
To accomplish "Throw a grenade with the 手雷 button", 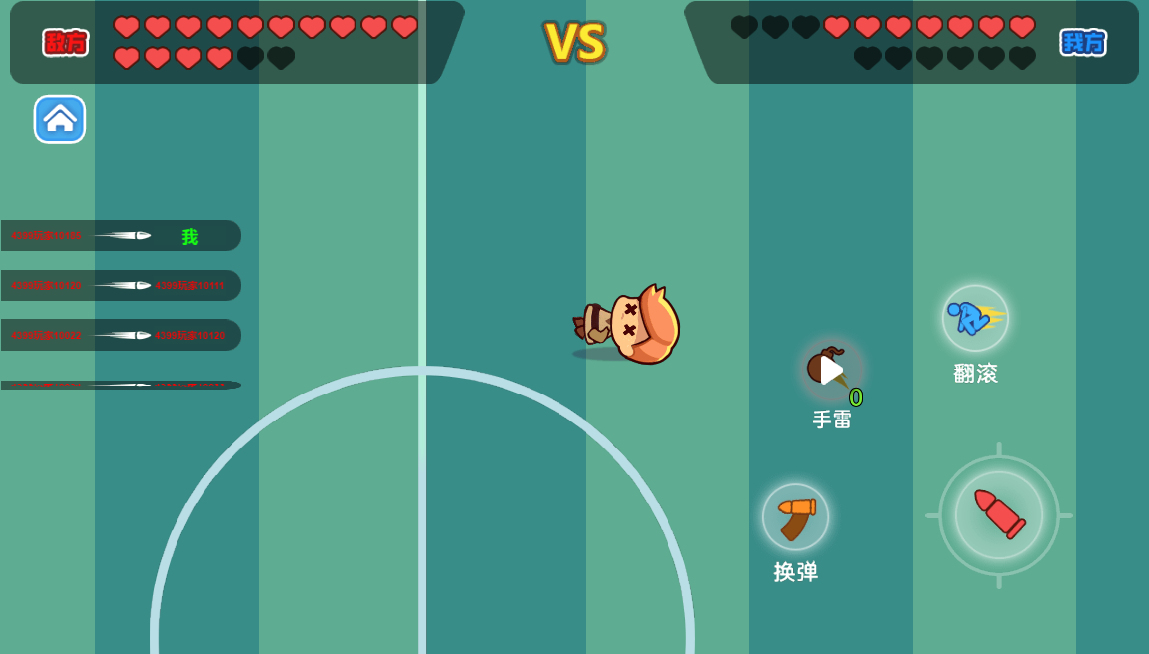I will (x=831, y=370).
